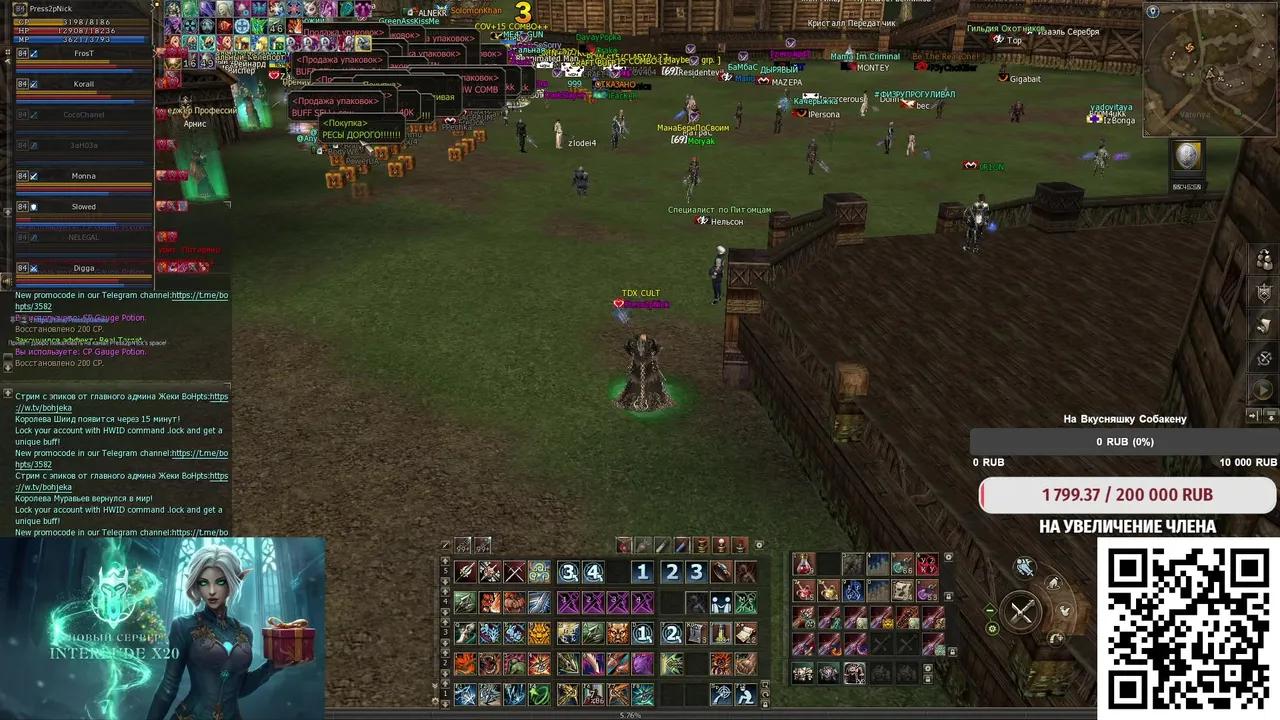This screenshot has width=1280, height=720.
Task: Toggle Monna's party member checkbox
Action: point(33,175)
